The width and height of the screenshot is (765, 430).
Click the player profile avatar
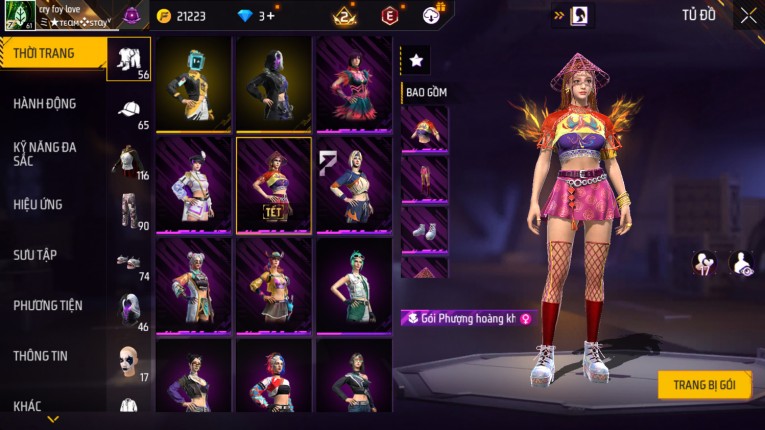tap(19, 16)
